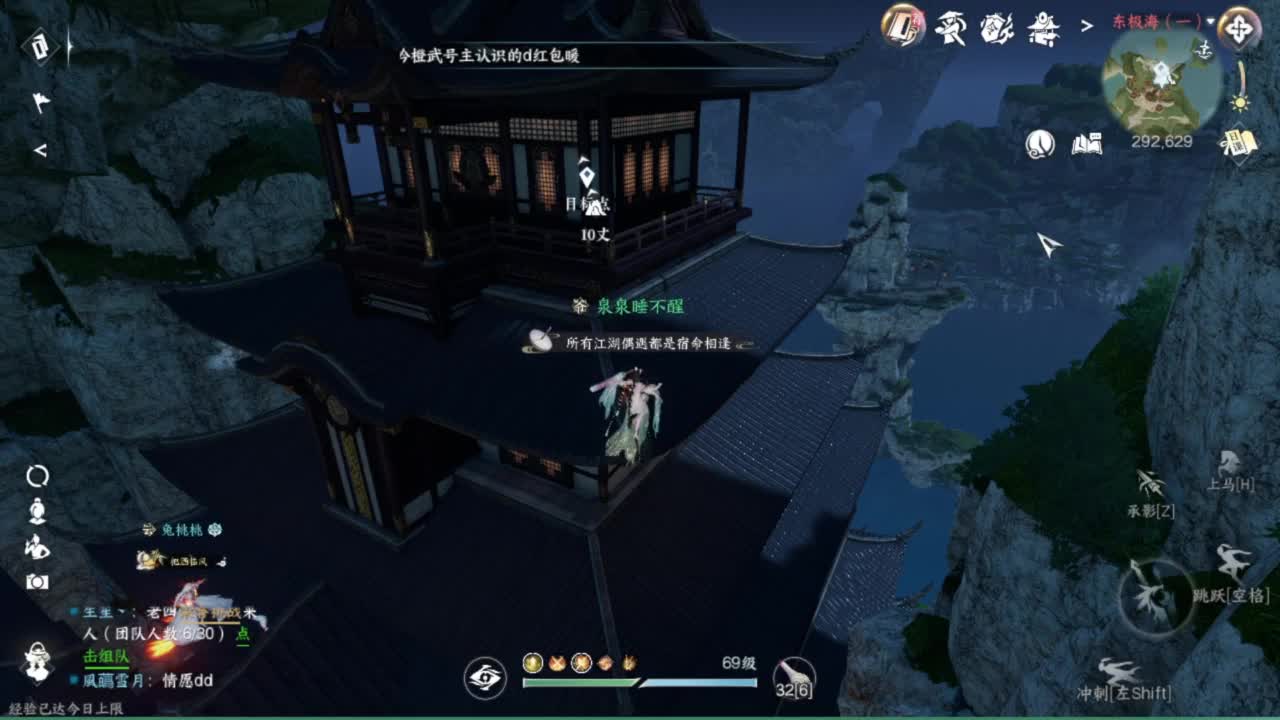The width and height of the screenshot is (1280, 720).
Task: Collapse the left sidebar with the arrow
Action: (x=41, y=150)
